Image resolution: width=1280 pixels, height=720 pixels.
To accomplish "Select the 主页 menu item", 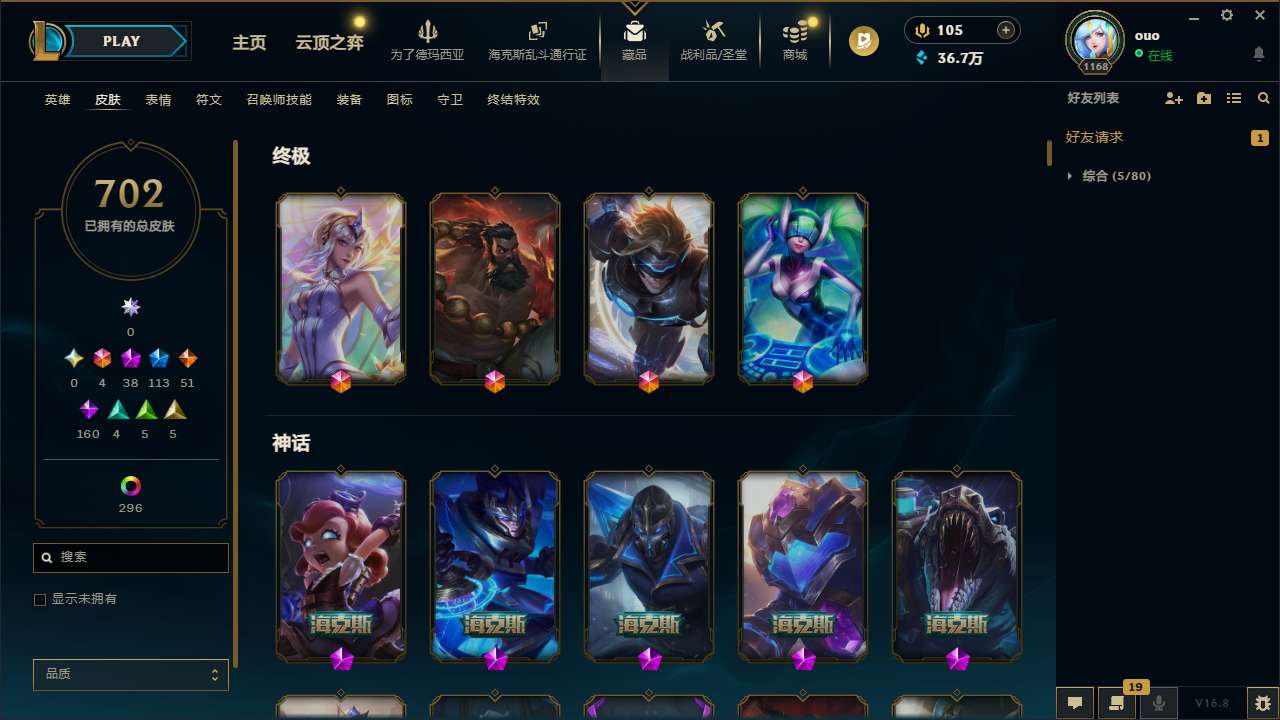I will [248, 44].
